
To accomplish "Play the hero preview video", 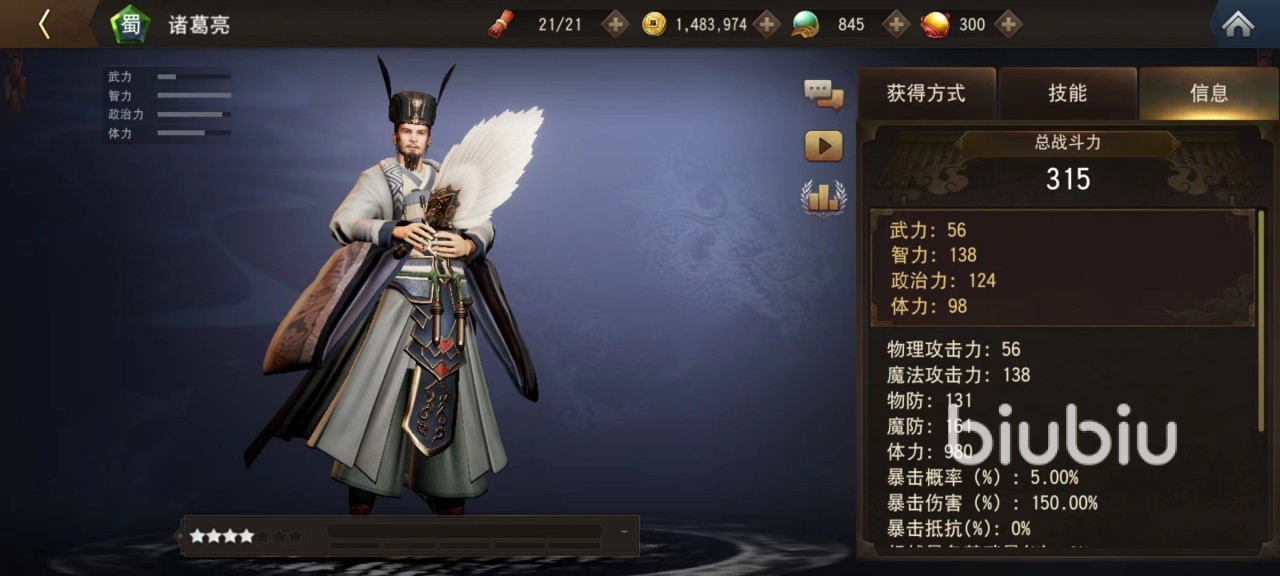I will pyautogui.click(x=823, y=146).
